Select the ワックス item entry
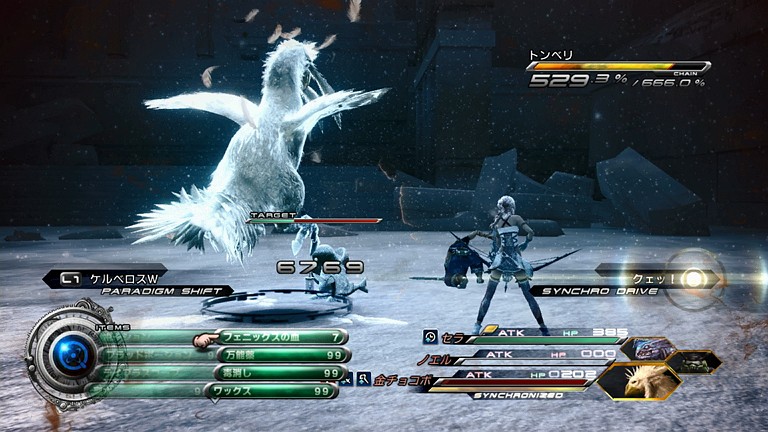This screenshot has height=432, width=768. tap(275, 391)
